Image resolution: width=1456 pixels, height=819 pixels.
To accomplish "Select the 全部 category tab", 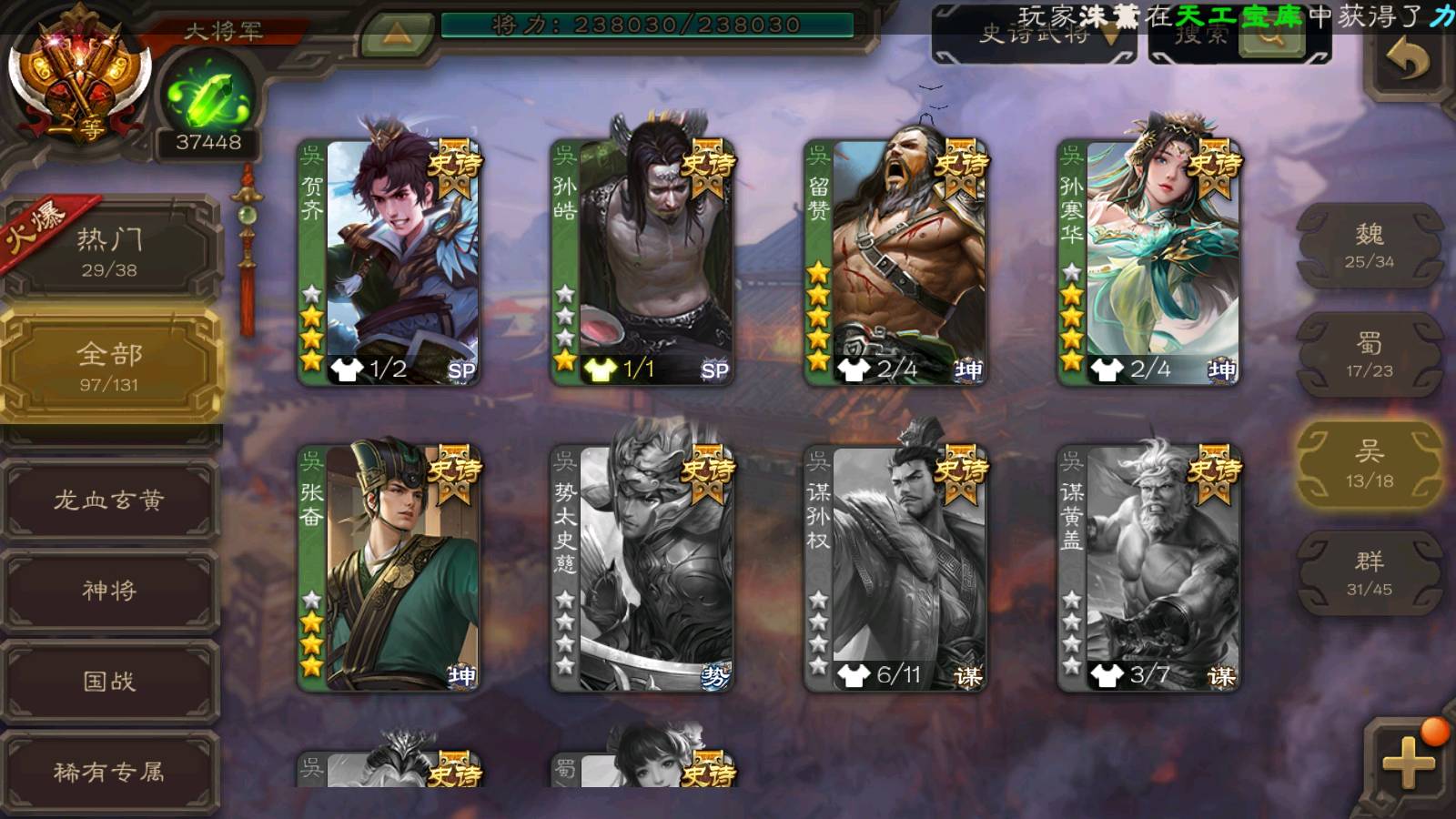I will [x=110, y=365].
